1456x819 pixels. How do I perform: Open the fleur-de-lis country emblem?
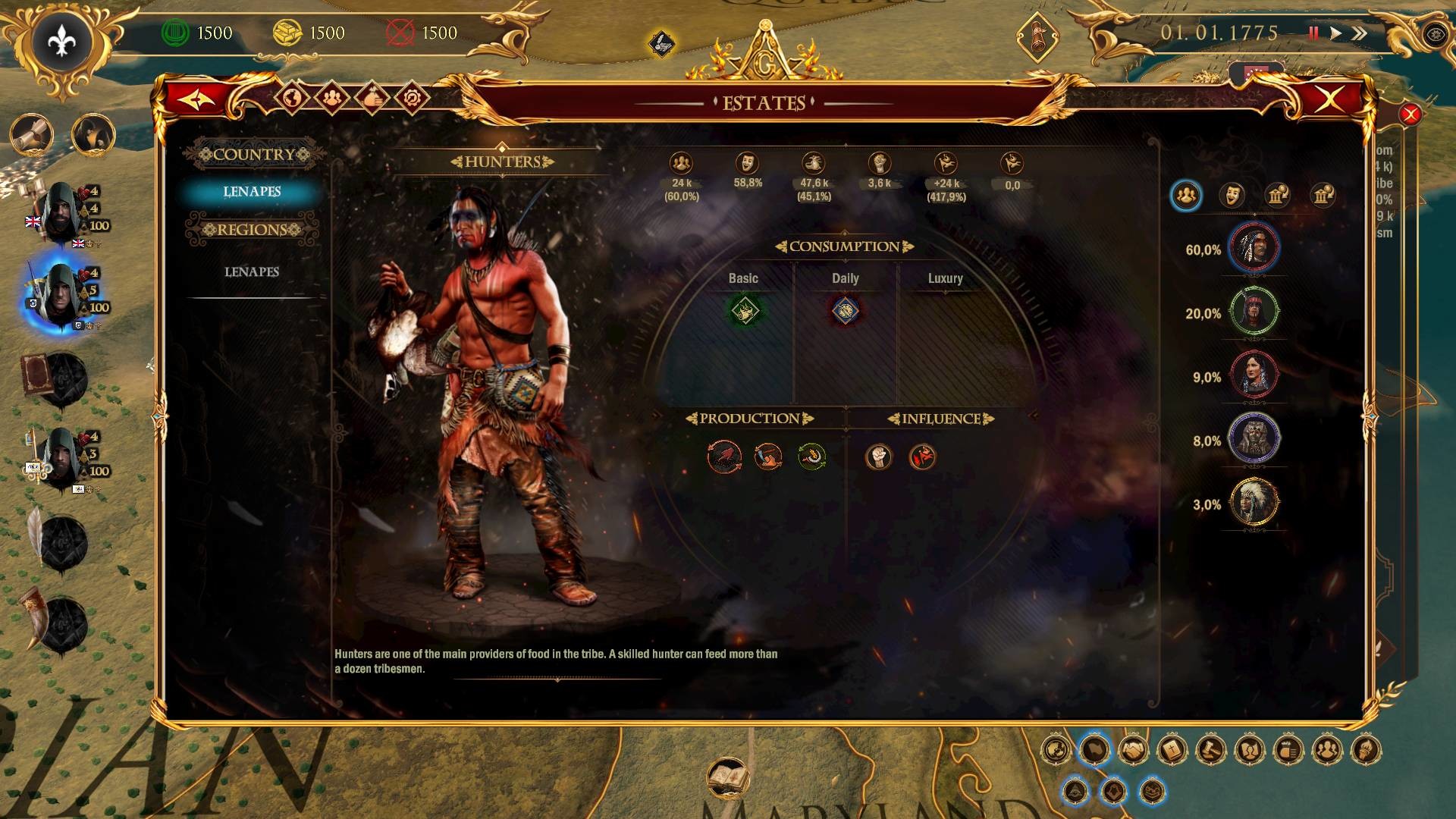click(61, 42)
